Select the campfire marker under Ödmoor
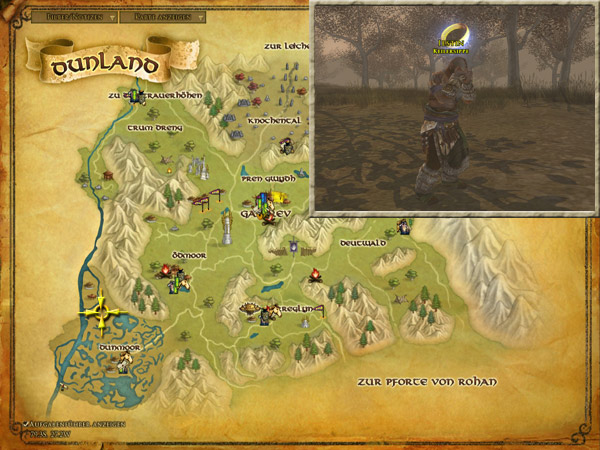The width and height of the screenshot is (600, 450). pos(166,270)
